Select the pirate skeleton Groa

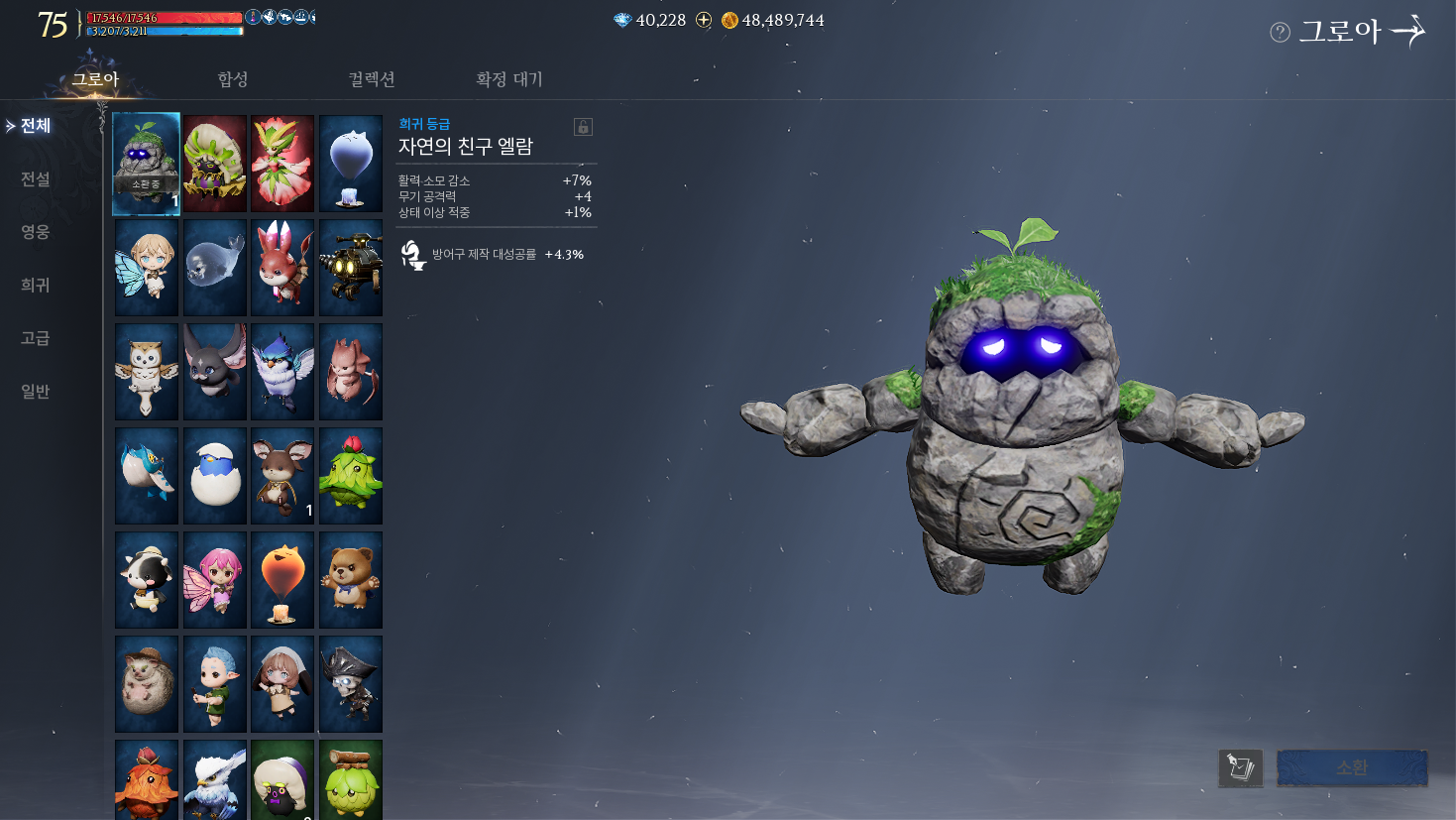point(351,684)
